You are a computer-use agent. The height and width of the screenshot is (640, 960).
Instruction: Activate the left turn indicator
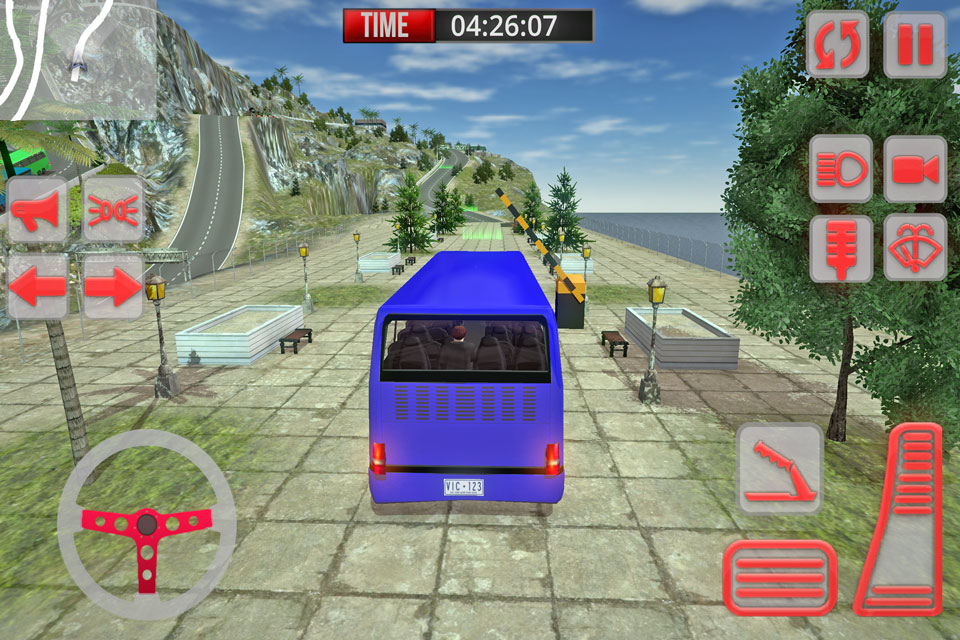[38, 287]
